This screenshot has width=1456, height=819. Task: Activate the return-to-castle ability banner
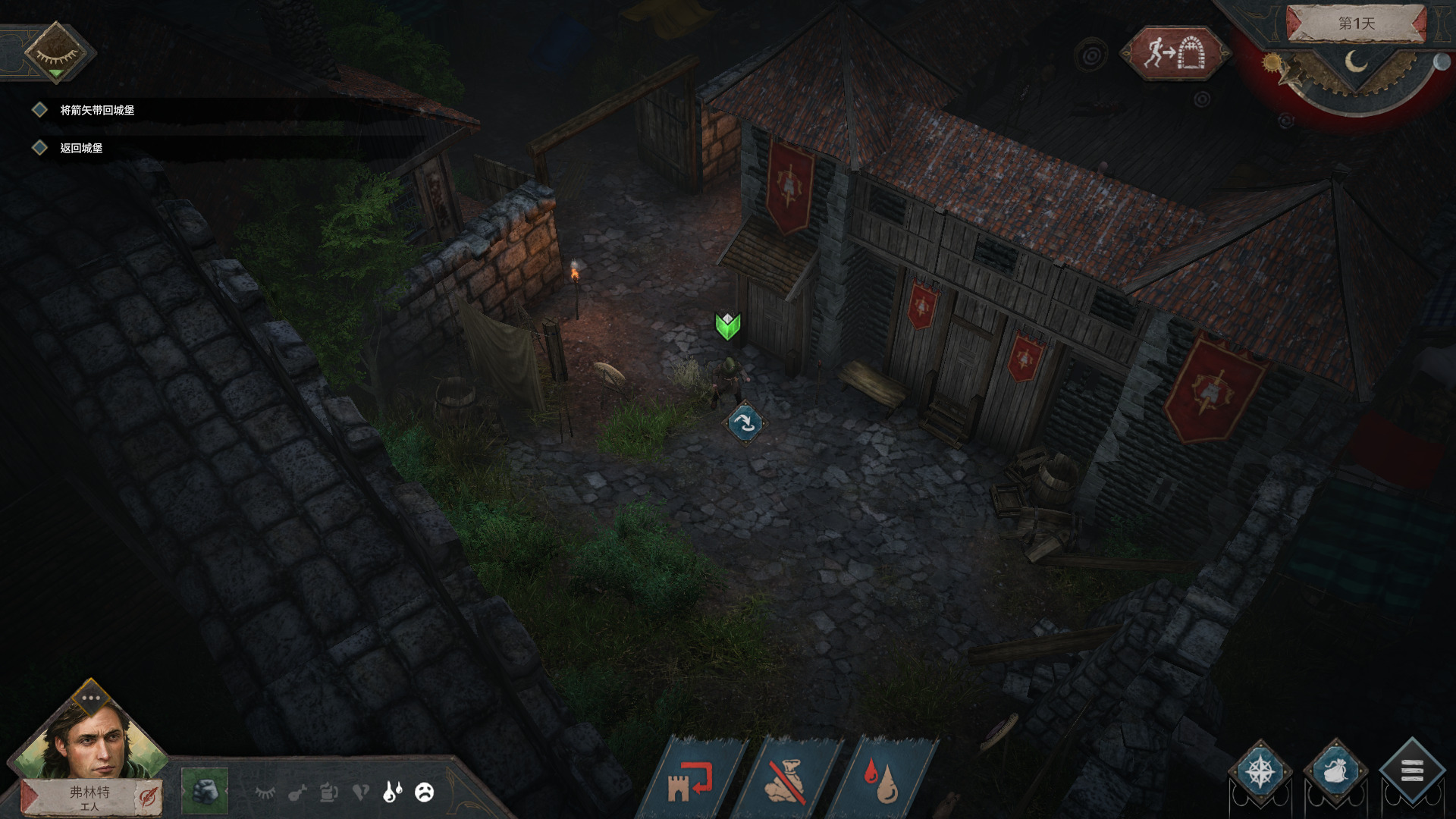pos(691,781)
